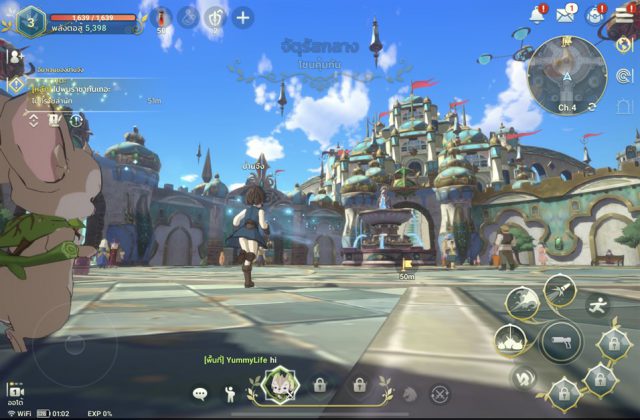
Task: Open the circular minimap
Action: pos(567,73)
